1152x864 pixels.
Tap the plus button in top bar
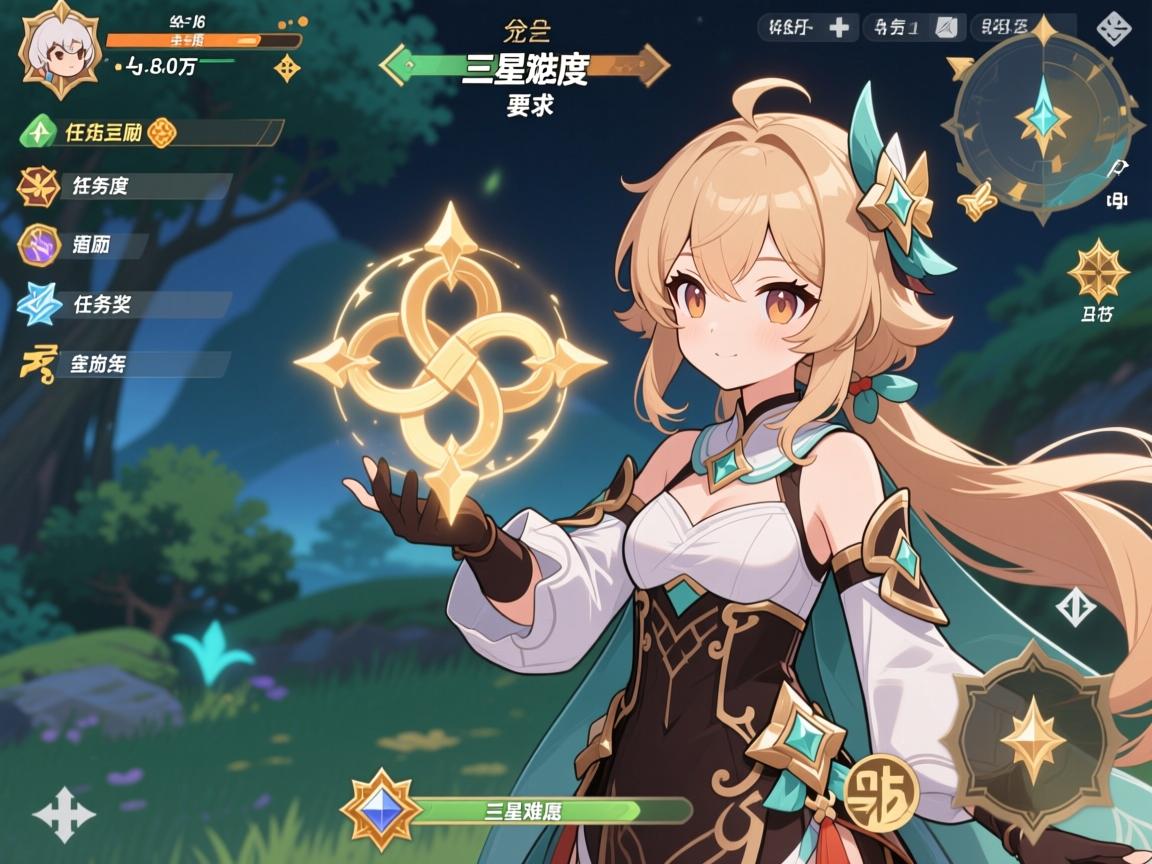tap(839, 27)
